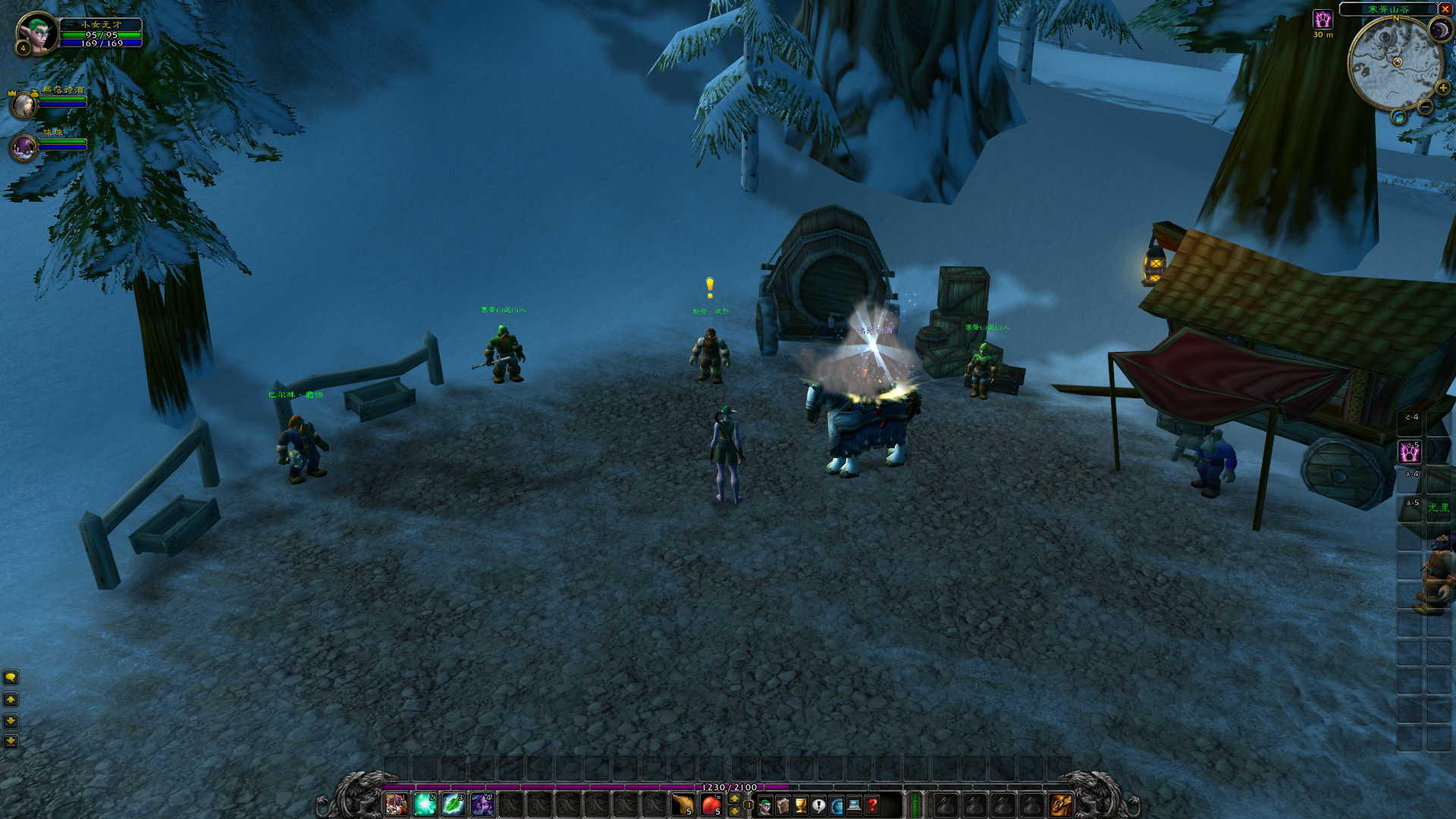Click the purple paw print buff icon

tap(1323, 20)
